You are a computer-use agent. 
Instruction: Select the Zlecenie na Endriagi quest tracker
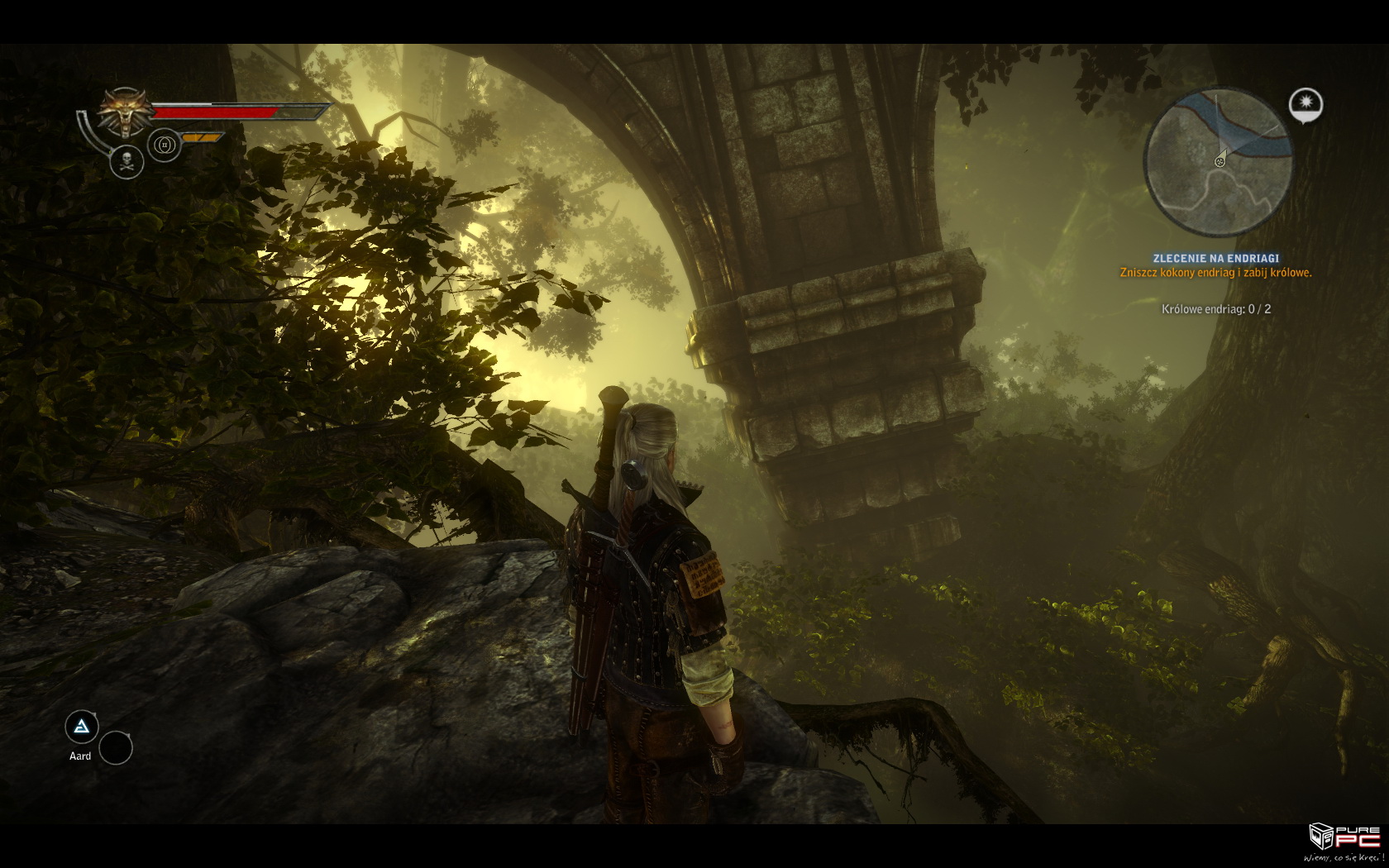[x=1215, y=259]
